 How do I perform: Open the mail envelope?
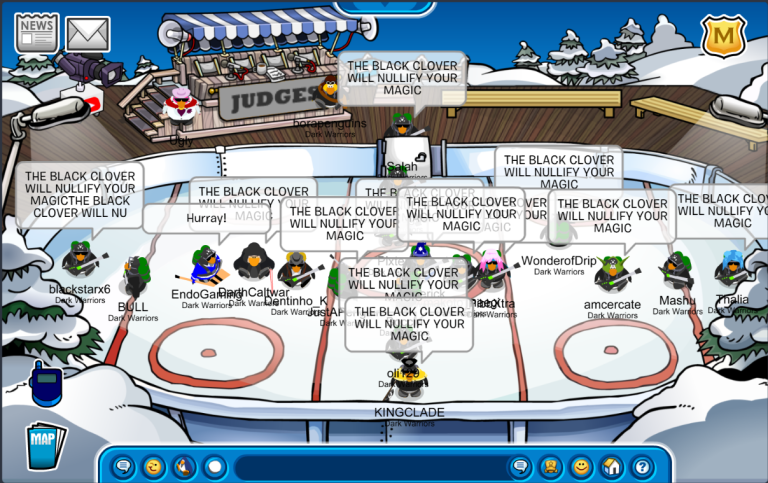[x=88, y=33]
